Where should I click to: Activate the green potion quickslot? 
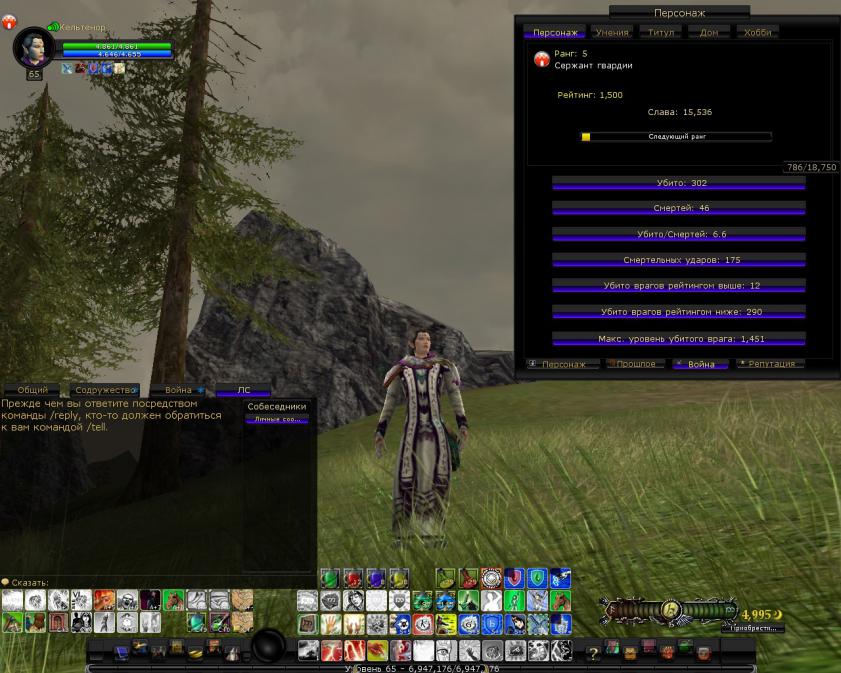tap(329, 578)
